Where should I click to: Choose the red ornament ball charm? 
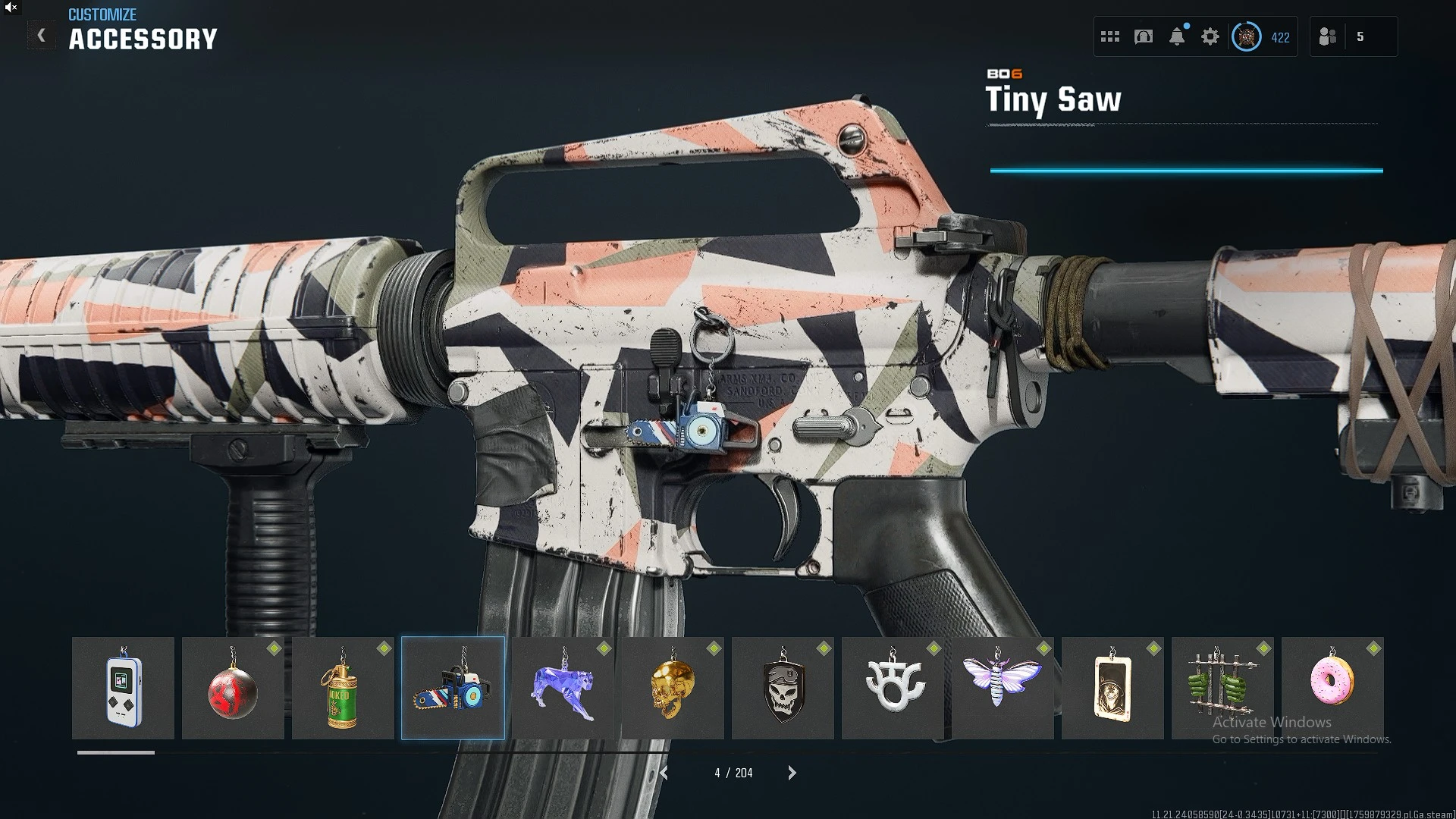pyautogui.click(x=233, y=688)
